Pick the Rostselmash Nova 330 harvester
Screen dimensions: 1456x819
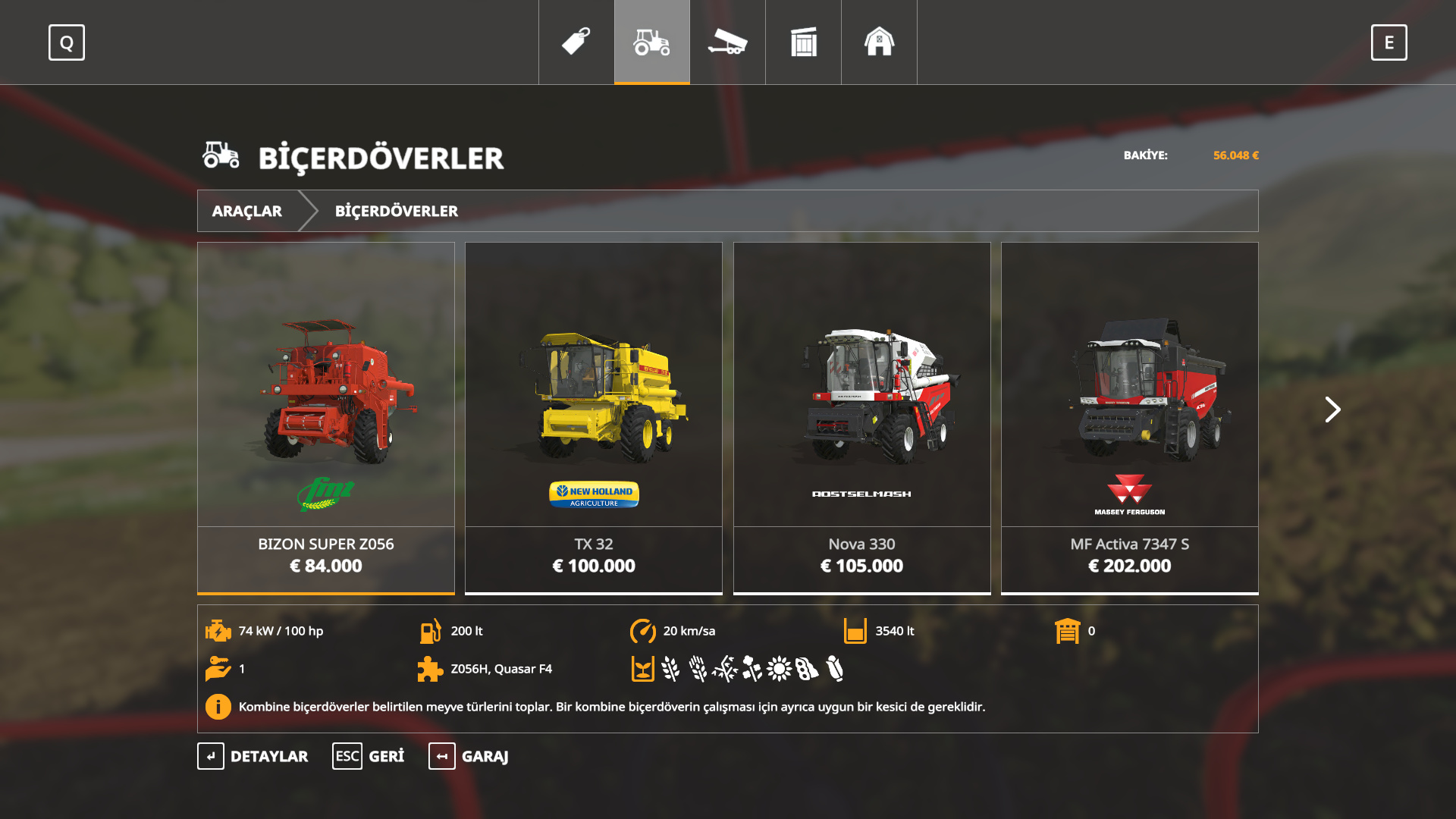[x=862, y=417]
